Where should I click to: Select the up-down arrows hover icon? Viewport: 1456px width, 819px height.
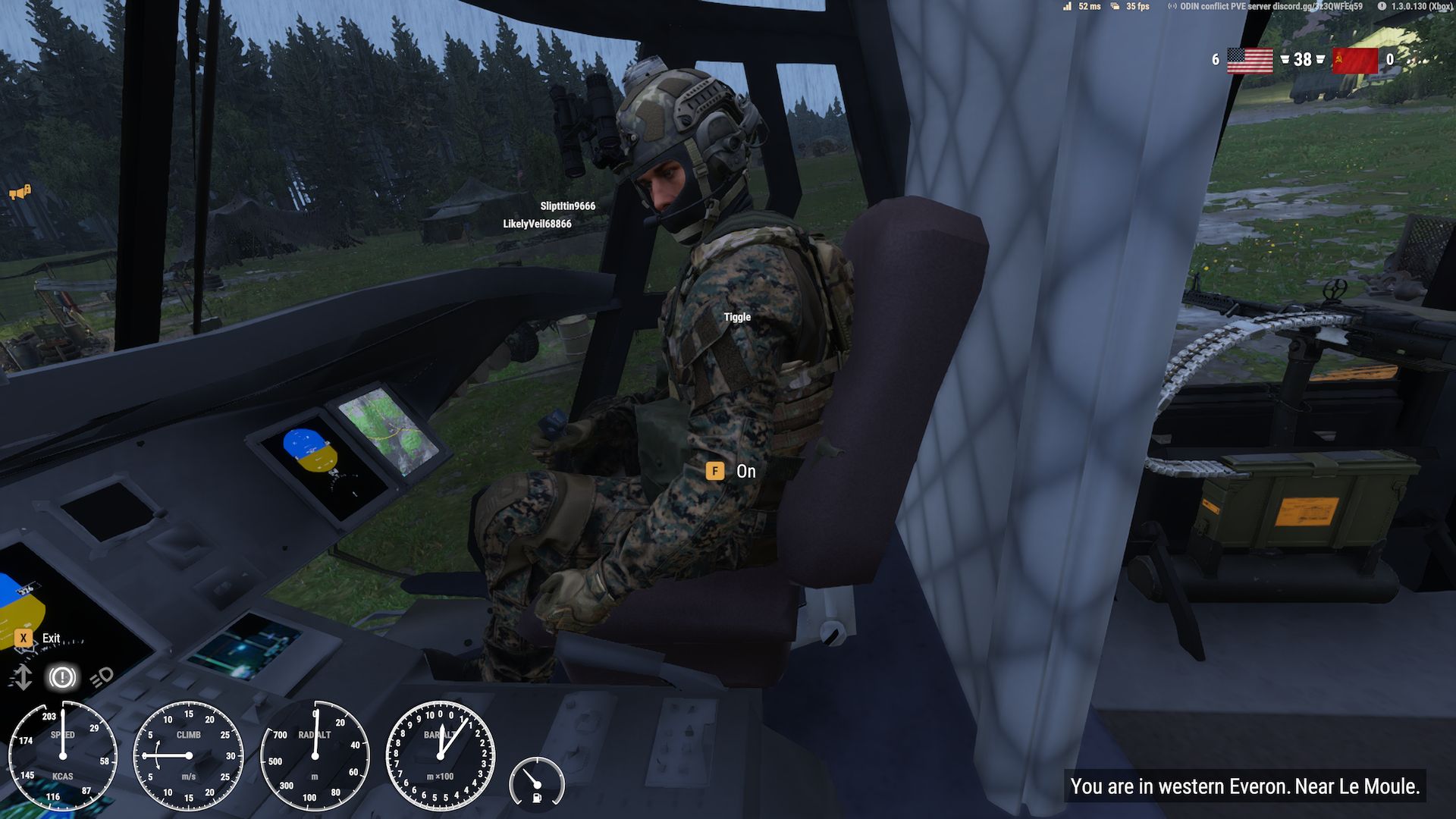(23, 677)
